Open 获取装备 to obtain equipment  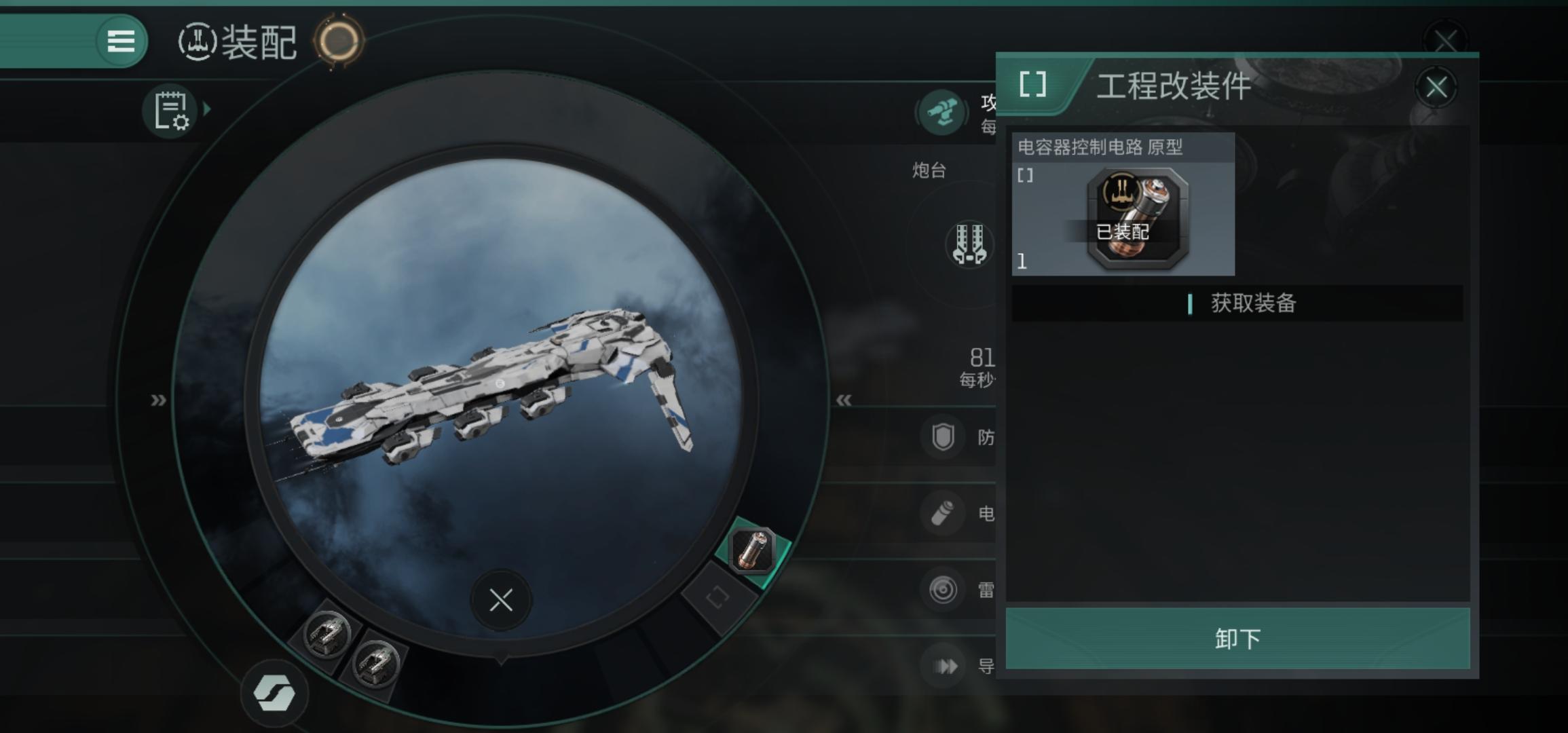click(x=1237, y=303)
